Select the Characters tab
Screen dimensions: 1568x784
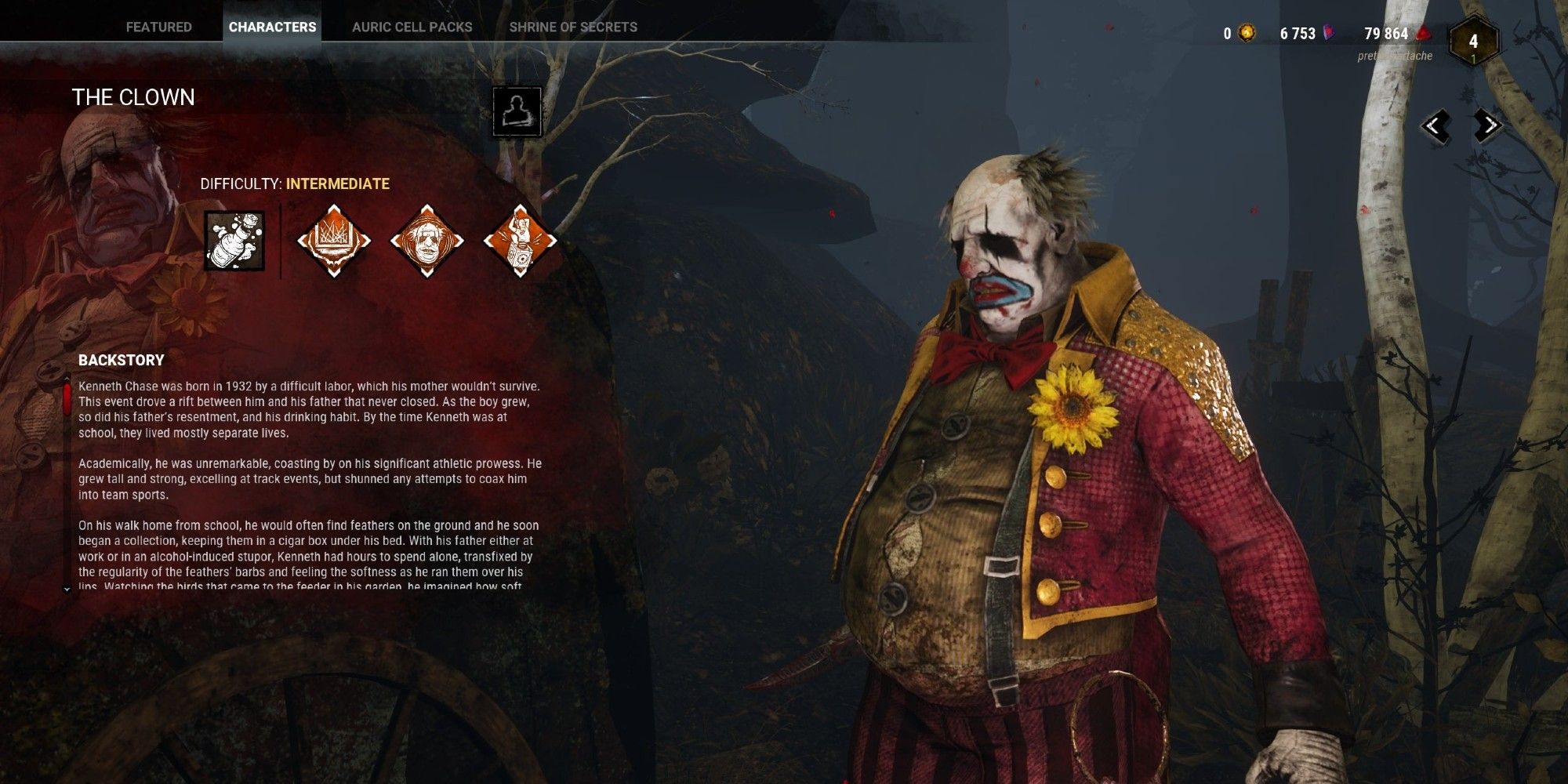tap(272, 27)
